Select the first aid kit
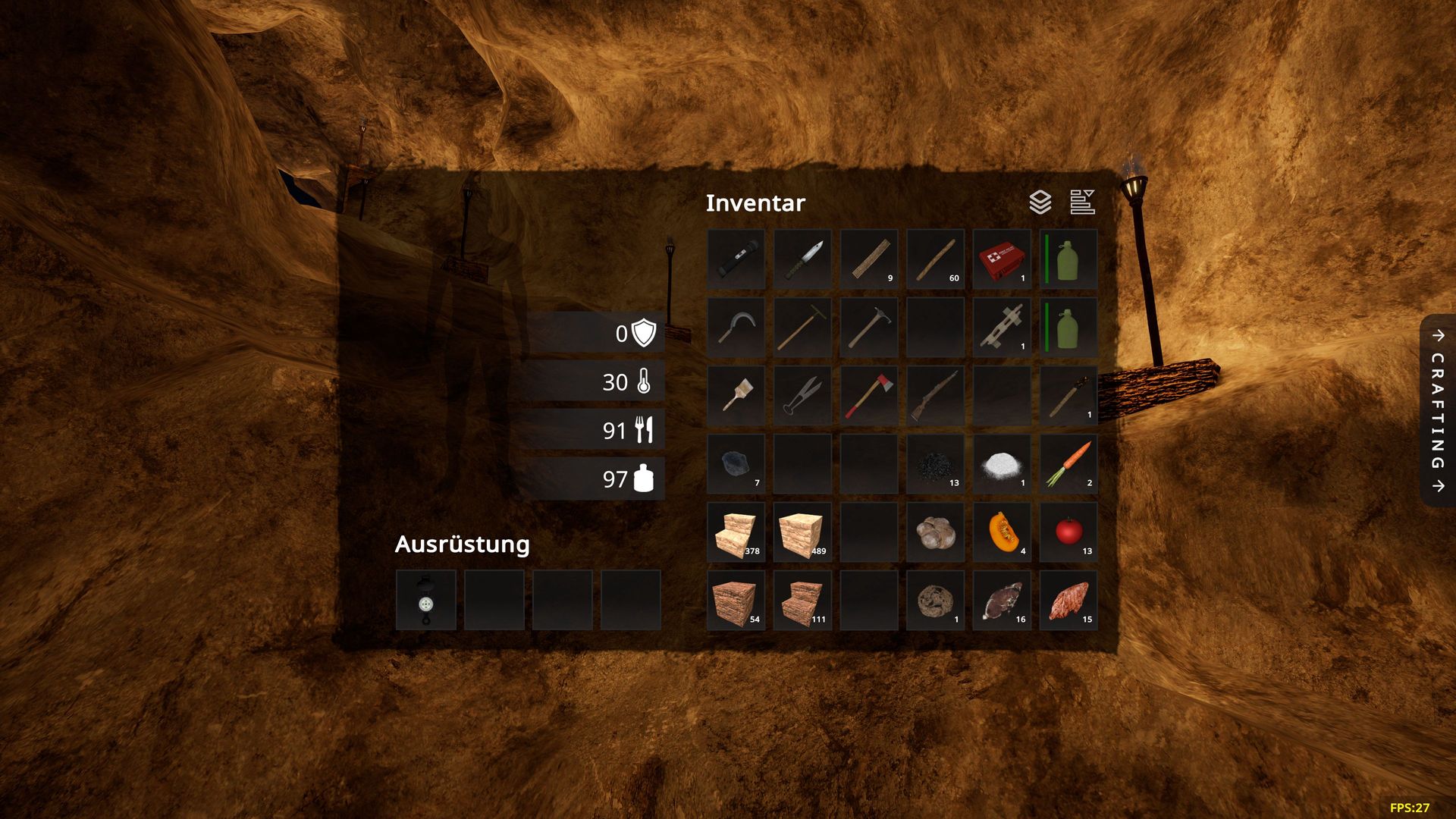The image size is (1456, 819). point(1002,259)
